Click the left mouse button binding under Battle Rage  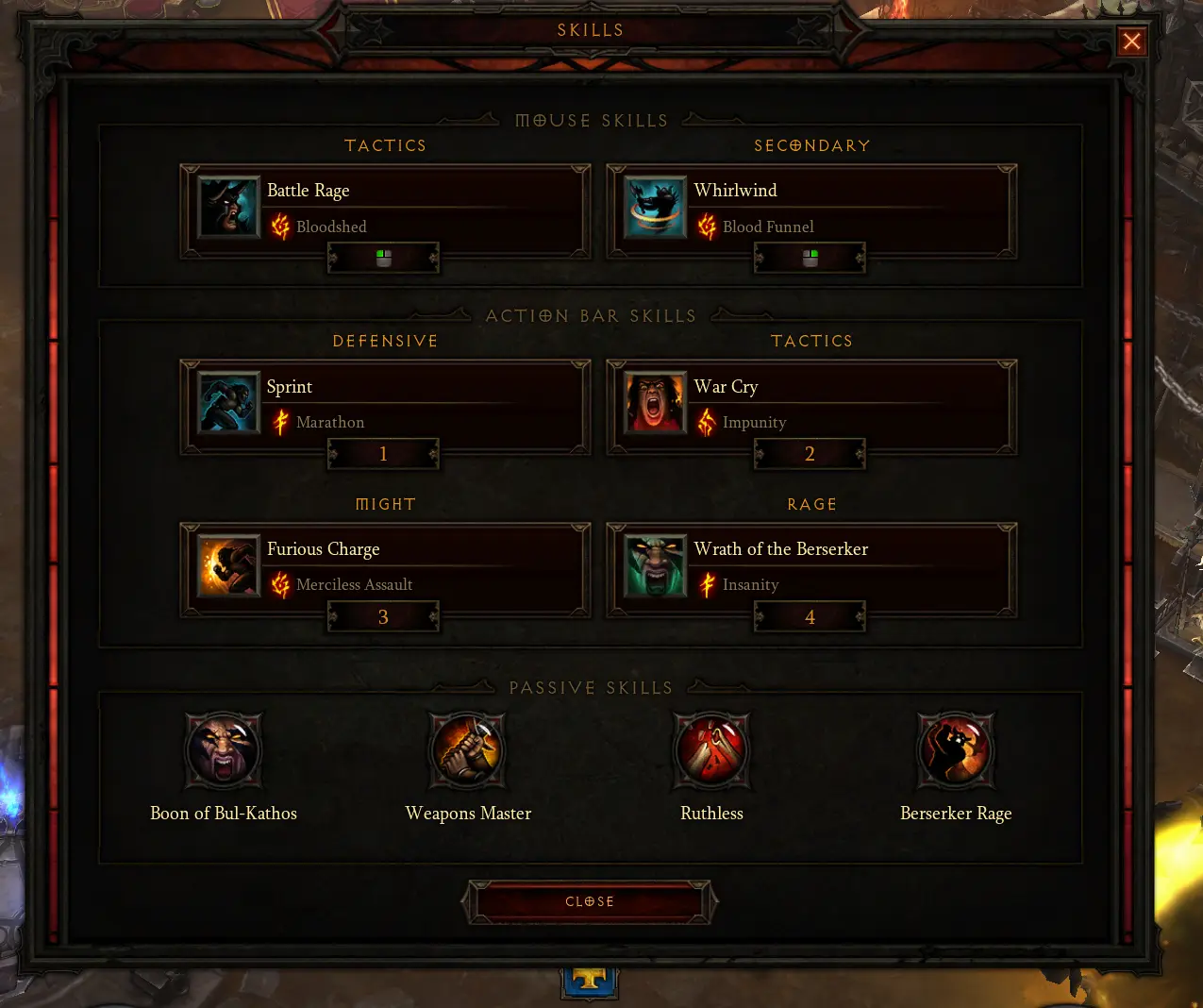click(383, 258)
